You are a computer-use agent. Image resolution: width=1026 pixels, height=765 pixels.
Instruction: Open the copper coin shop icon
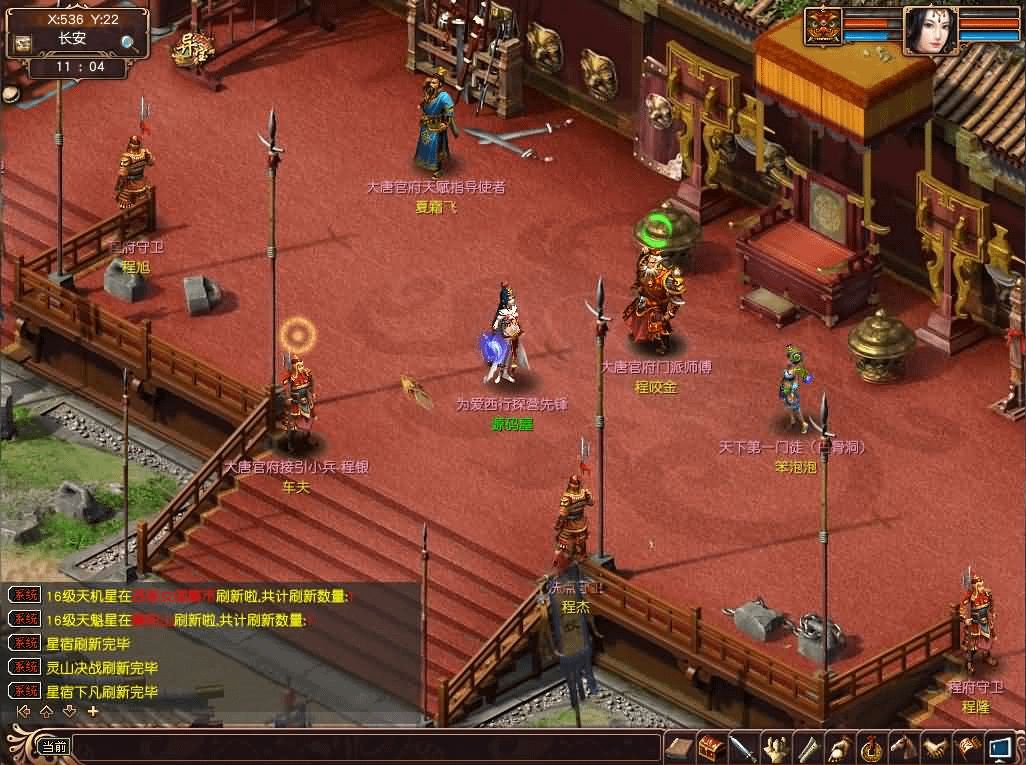(x=871, y=748)
